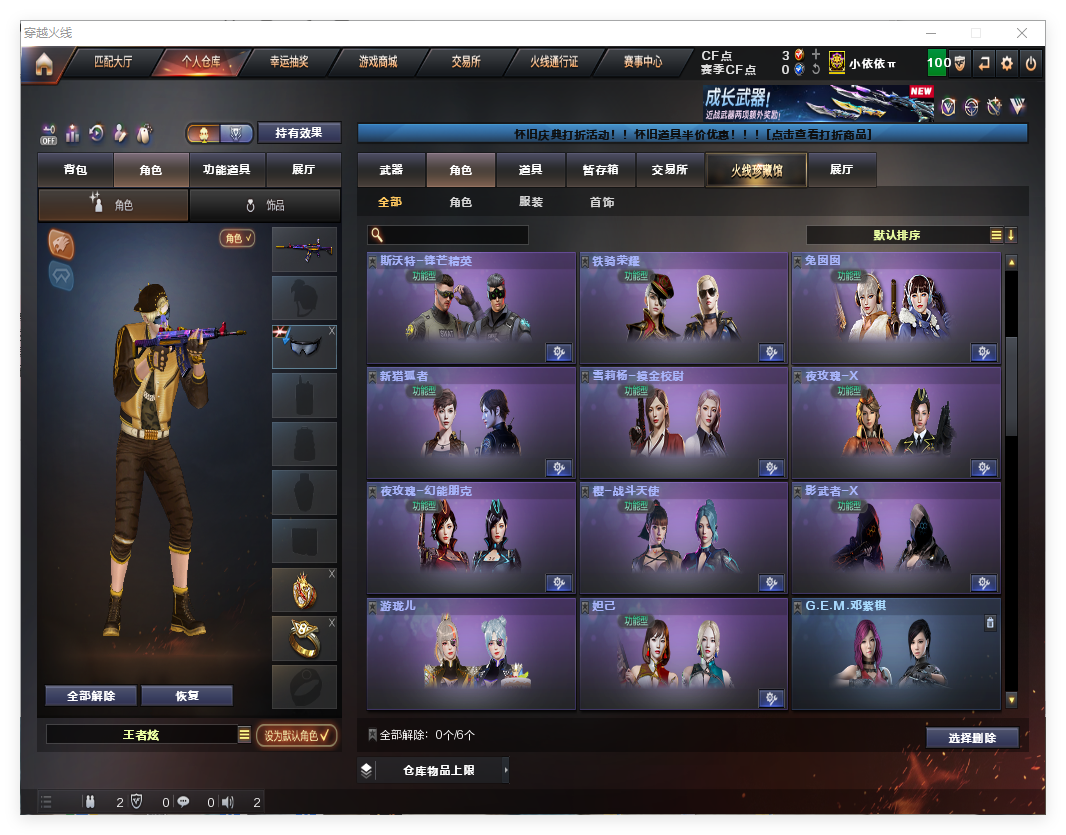This screenshot has width=1066, height=835.
Task: Switch to the 背包 backpack tab
Action: 75,170
